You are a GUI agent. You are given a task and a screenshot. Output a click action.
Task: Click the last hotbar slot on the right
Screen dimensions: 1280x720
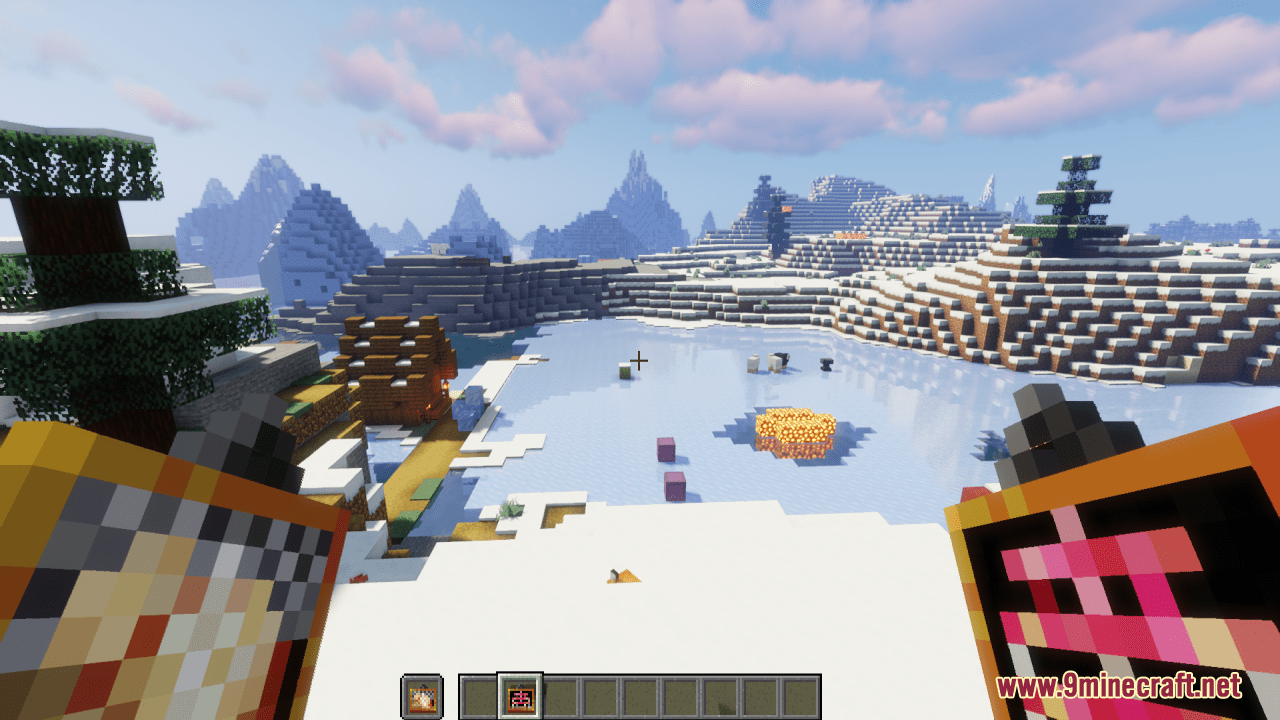(800, 691)
